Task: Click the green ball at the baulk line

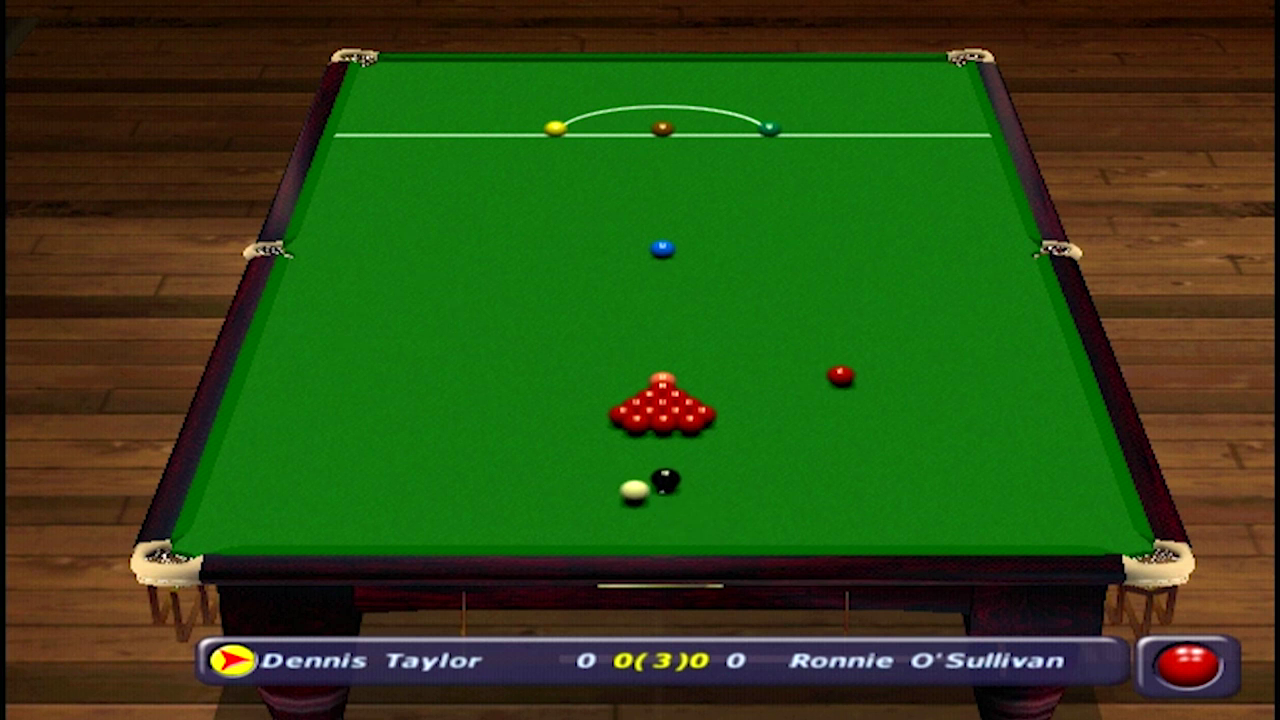Action: [x=771, y=129]
